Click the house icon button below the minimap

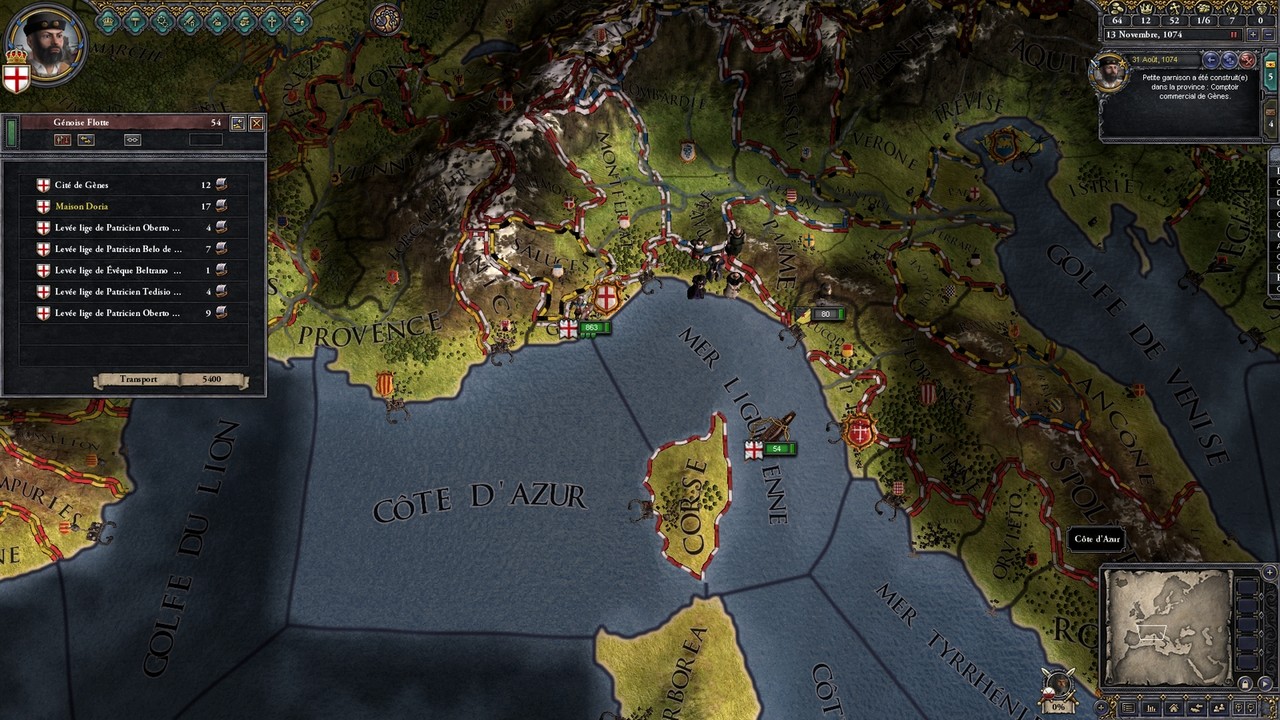coord(1173,708)
